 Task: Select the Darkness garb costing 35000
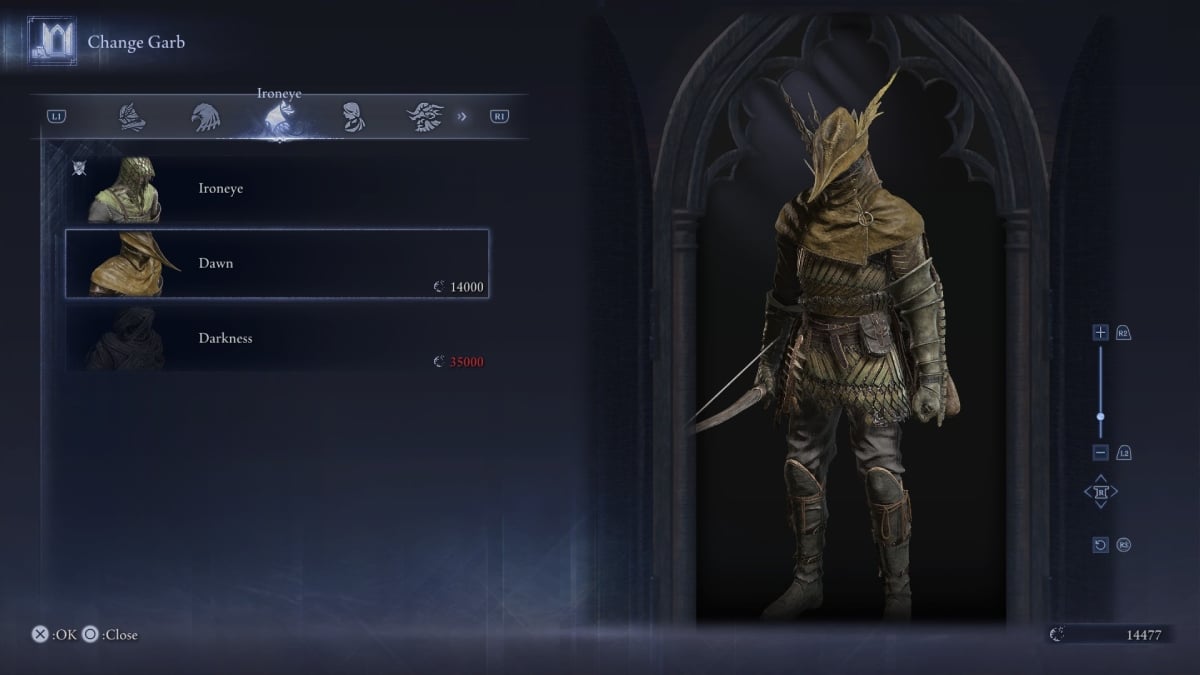pyautogui.click(x=277, y=339)
